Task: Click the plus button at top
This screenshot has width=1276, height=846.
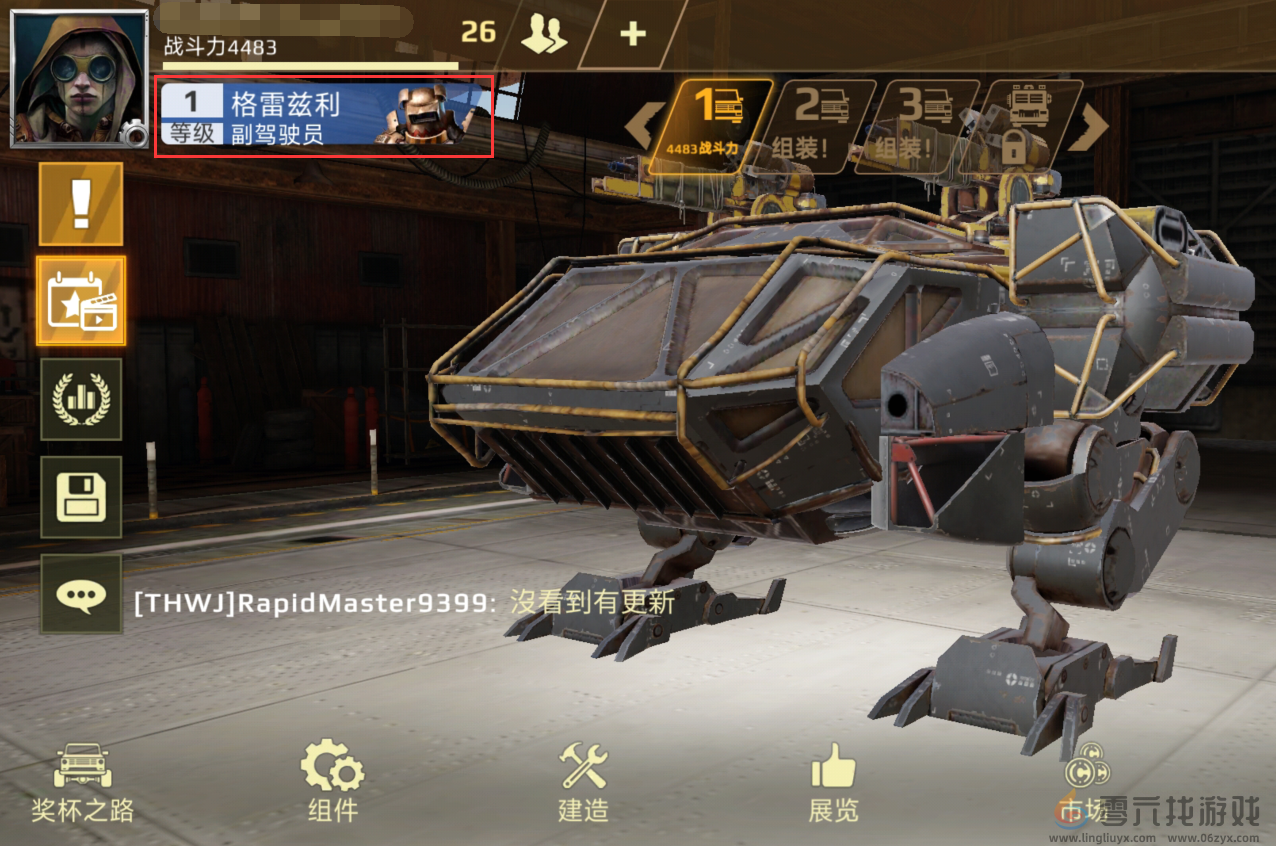Action: point(632,34)
